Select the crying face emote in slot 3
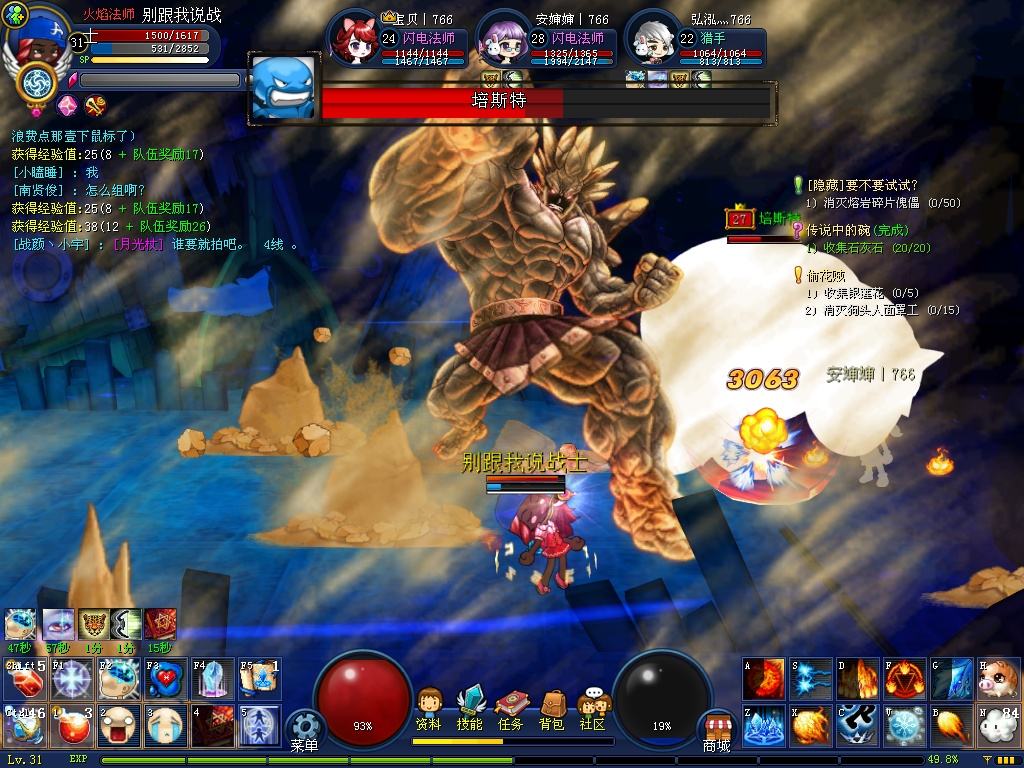Image resolution: width=1024 pixels, height=768 pixels. click(x=165, y=726)
